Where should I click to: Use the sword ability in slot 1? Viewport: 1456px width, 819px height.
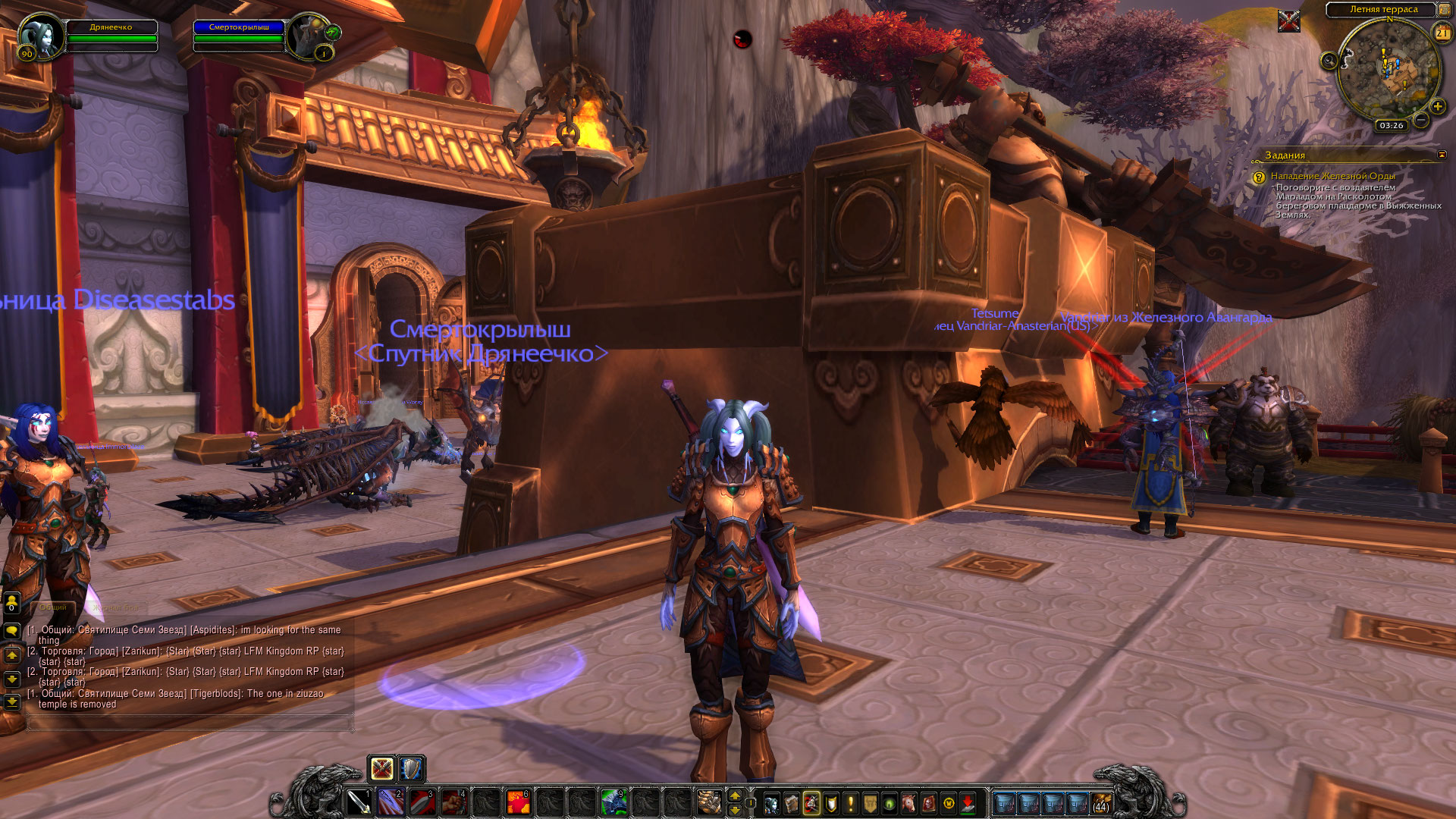359,802
